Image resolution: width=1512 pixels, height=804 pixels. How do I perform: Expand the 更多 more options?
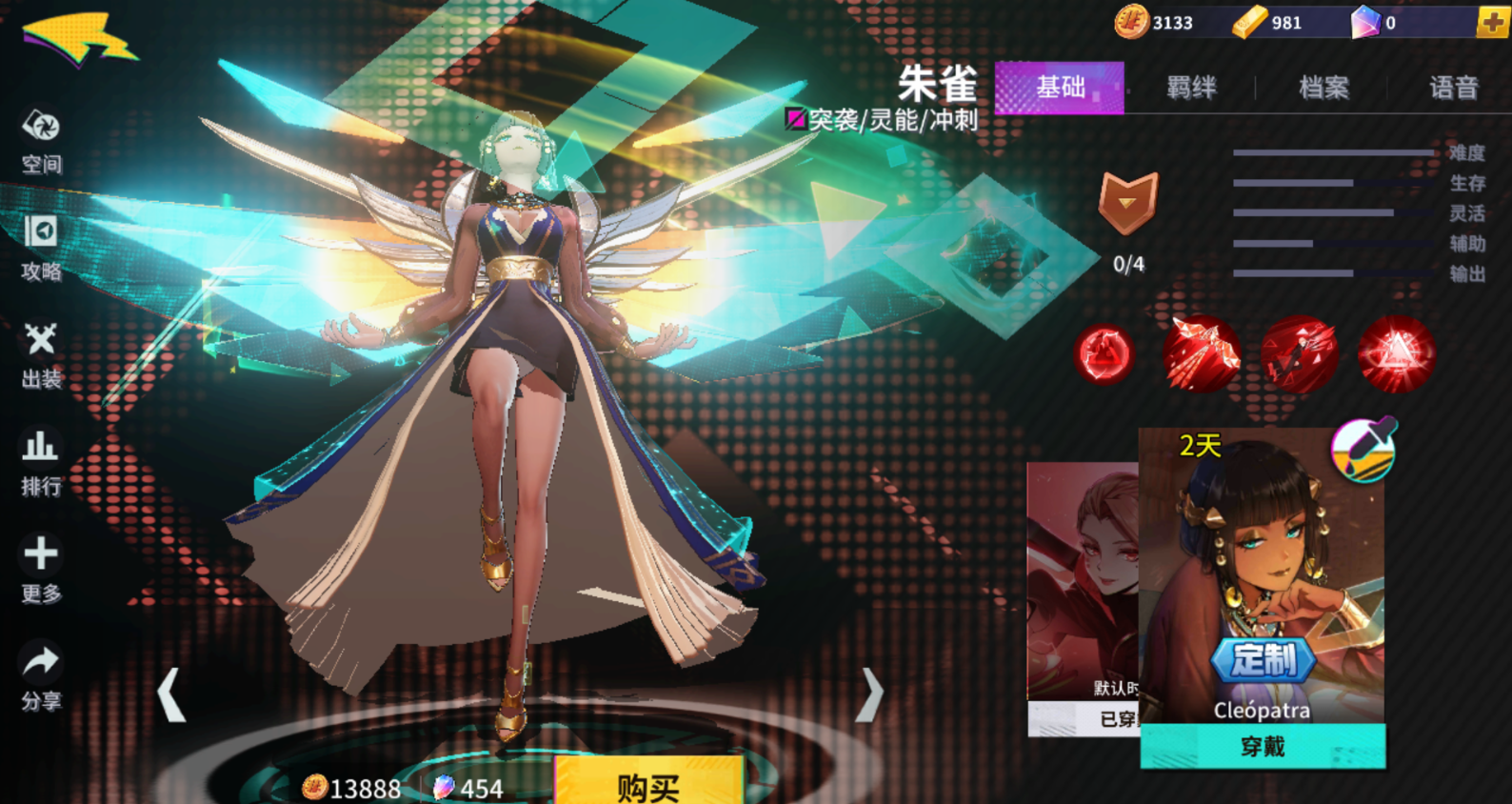[x=41, y=569]
